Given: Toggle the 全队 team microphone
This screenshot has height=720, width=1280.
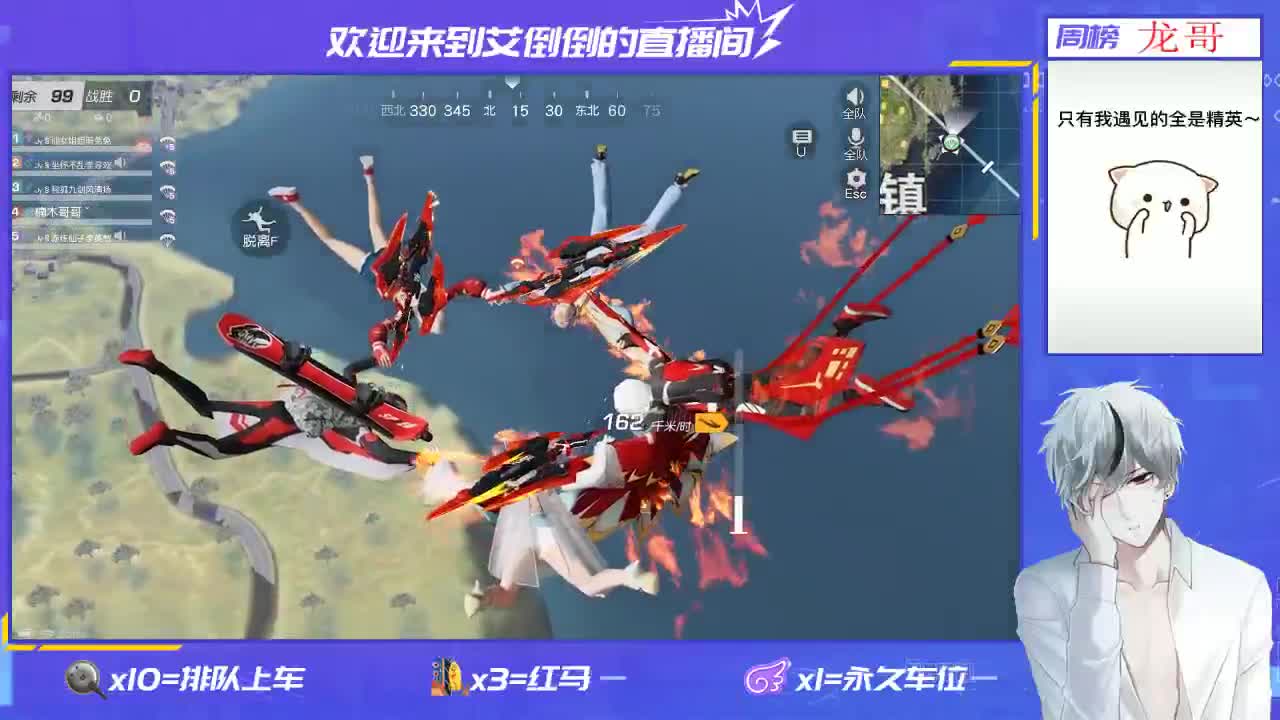Looking at the screenshot, I should (856, 138).
